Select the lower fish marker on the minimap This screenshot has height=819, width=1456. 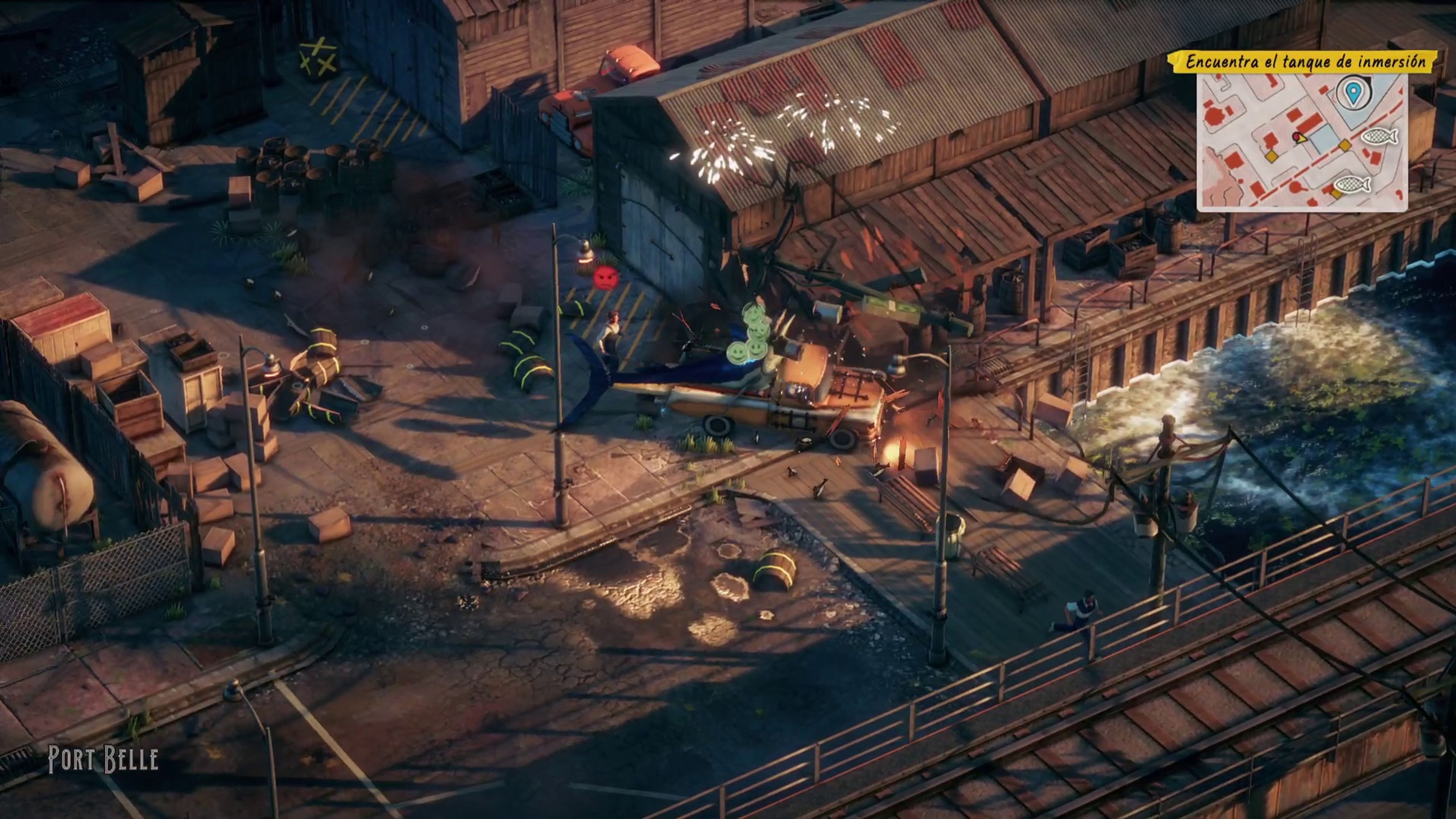coord(1352,184)
